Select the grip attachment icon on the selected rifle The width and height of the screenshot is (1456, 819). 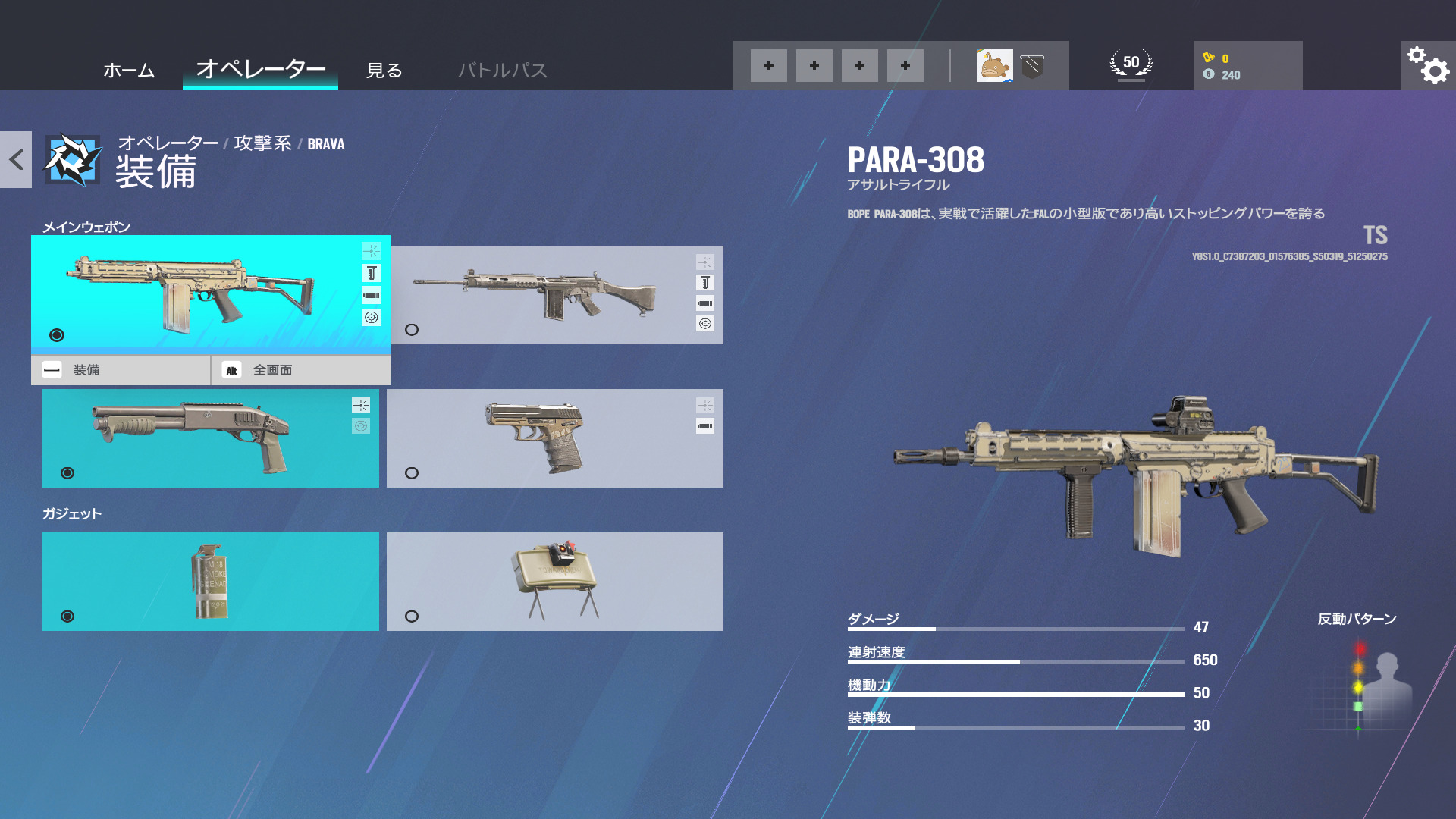tap(371, 272)
